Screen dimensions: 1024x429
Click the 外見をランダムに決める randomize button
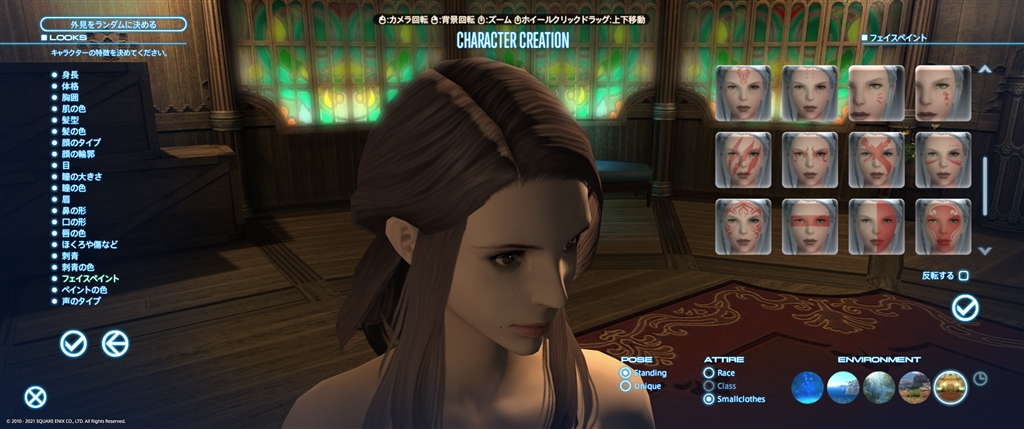113,24
